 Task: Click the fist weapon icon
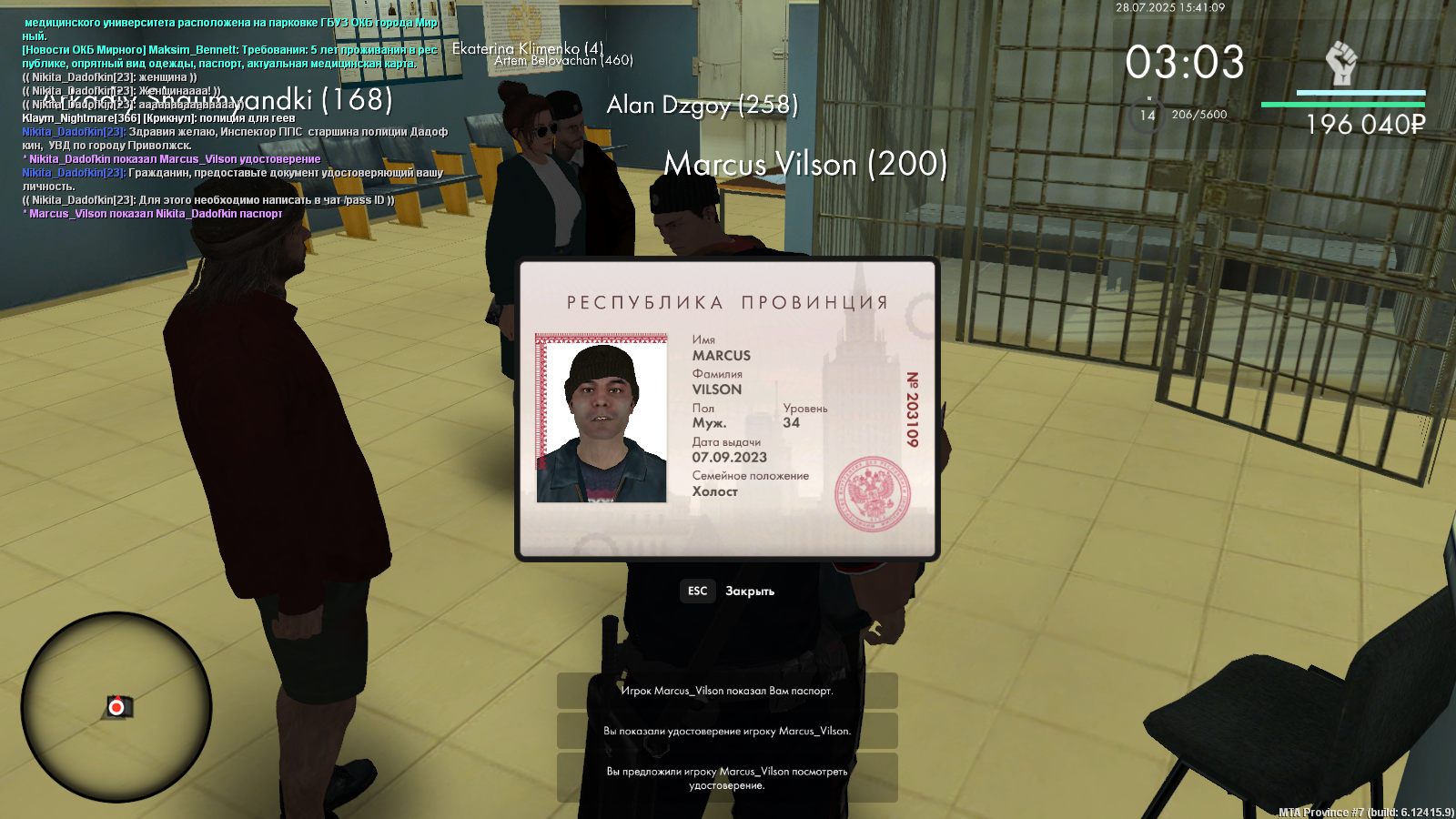(x=1340, y=64)
